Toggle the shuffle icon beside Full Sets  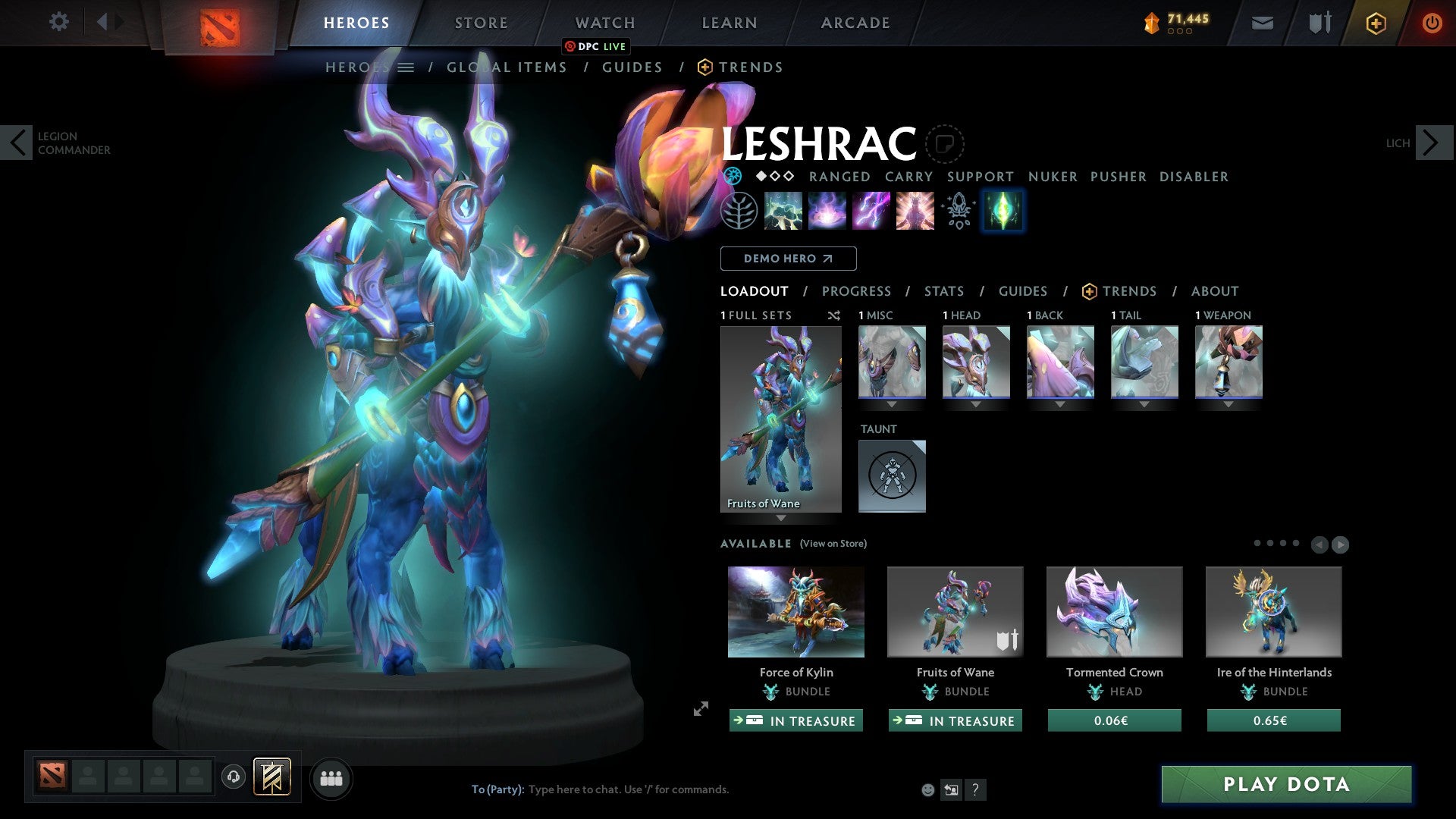(833, 315)
